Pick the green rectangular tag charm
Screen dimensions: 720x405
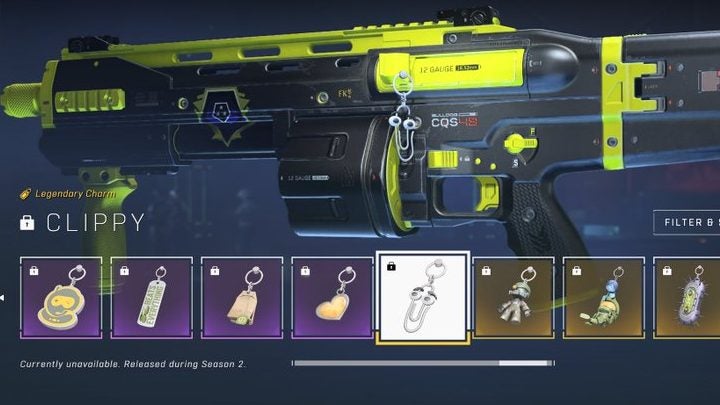(151, 297)
